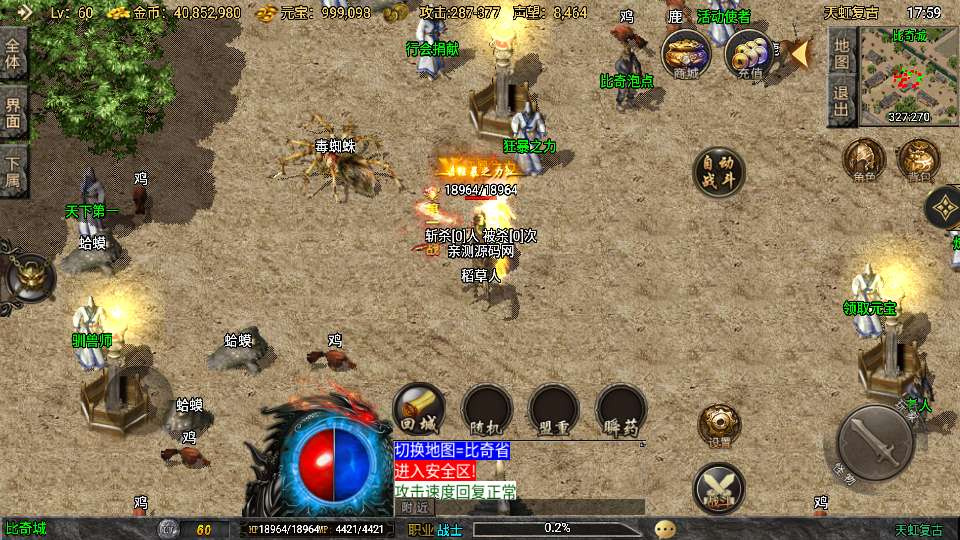
Task: Select the 界面 tab on the left
Action: [13, 110]
